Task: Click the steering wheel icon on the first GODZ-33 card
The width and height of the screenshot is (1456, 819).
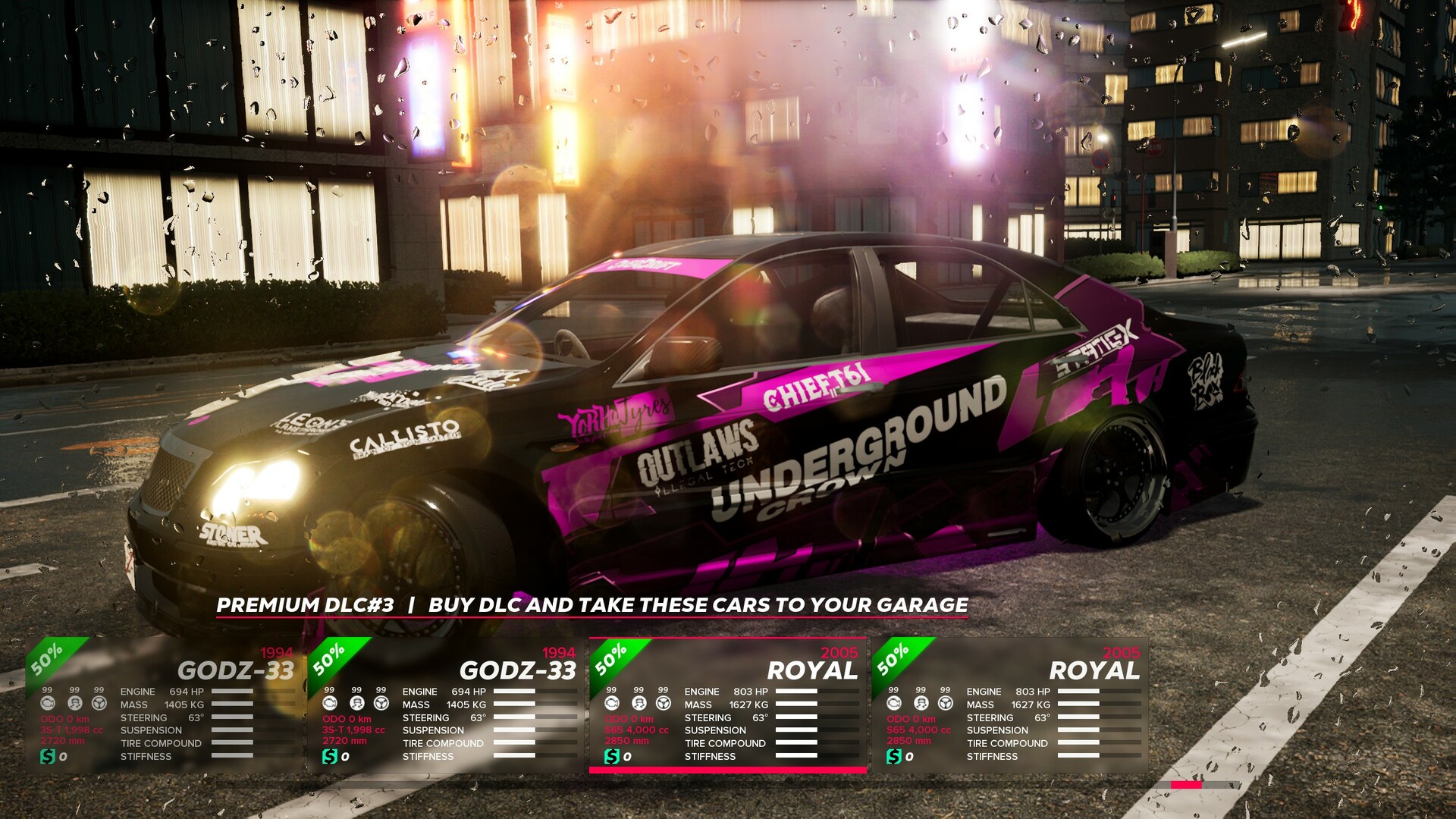Action: (x=99, y=703)
